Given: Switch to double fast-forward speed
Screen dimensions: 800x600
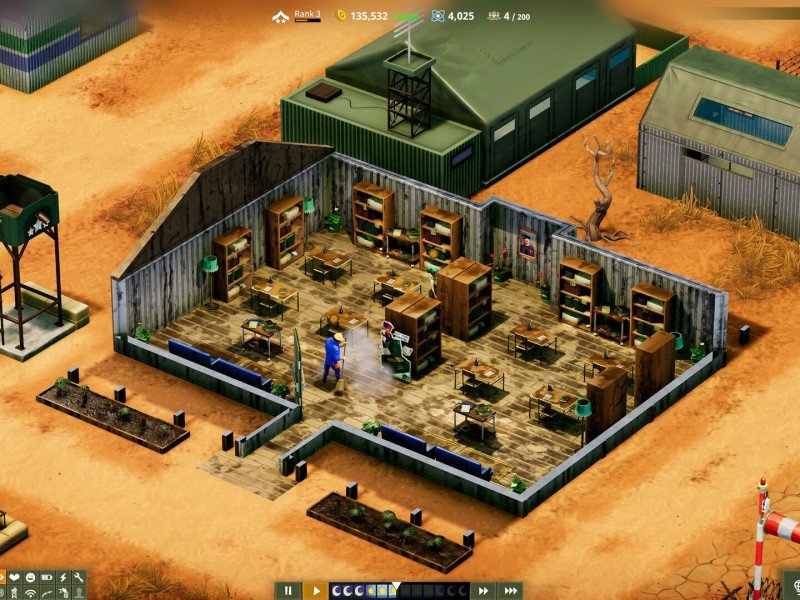Looking at the screenshot, I should (x=484, y=591).
